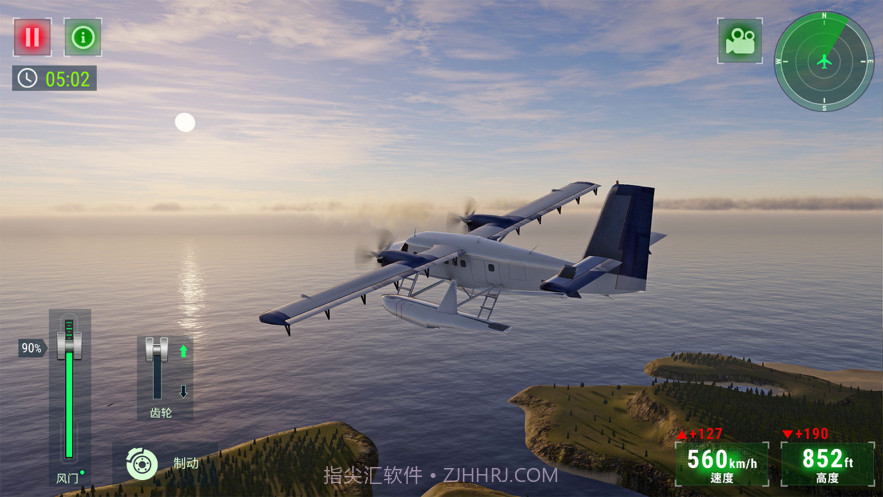The height and width of the screenshot is (497, 883).
Task: Pause the flight with the red button
Action: (32, 38)
